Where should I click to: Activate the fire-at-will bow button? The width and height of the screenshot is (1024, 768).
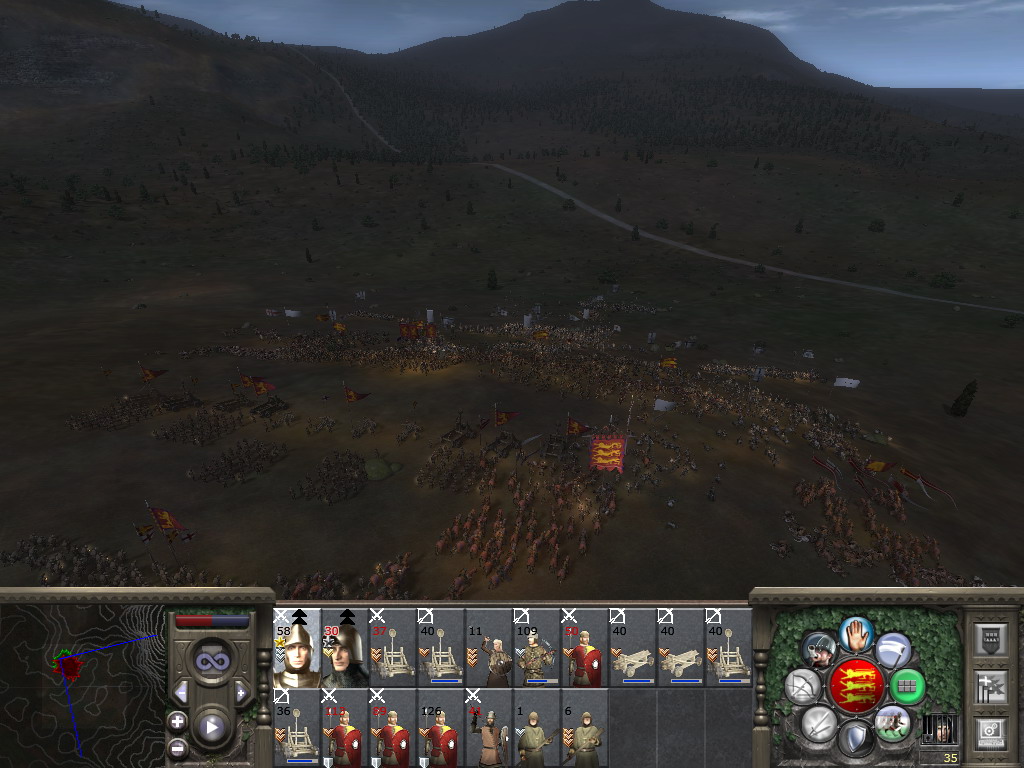803,686
